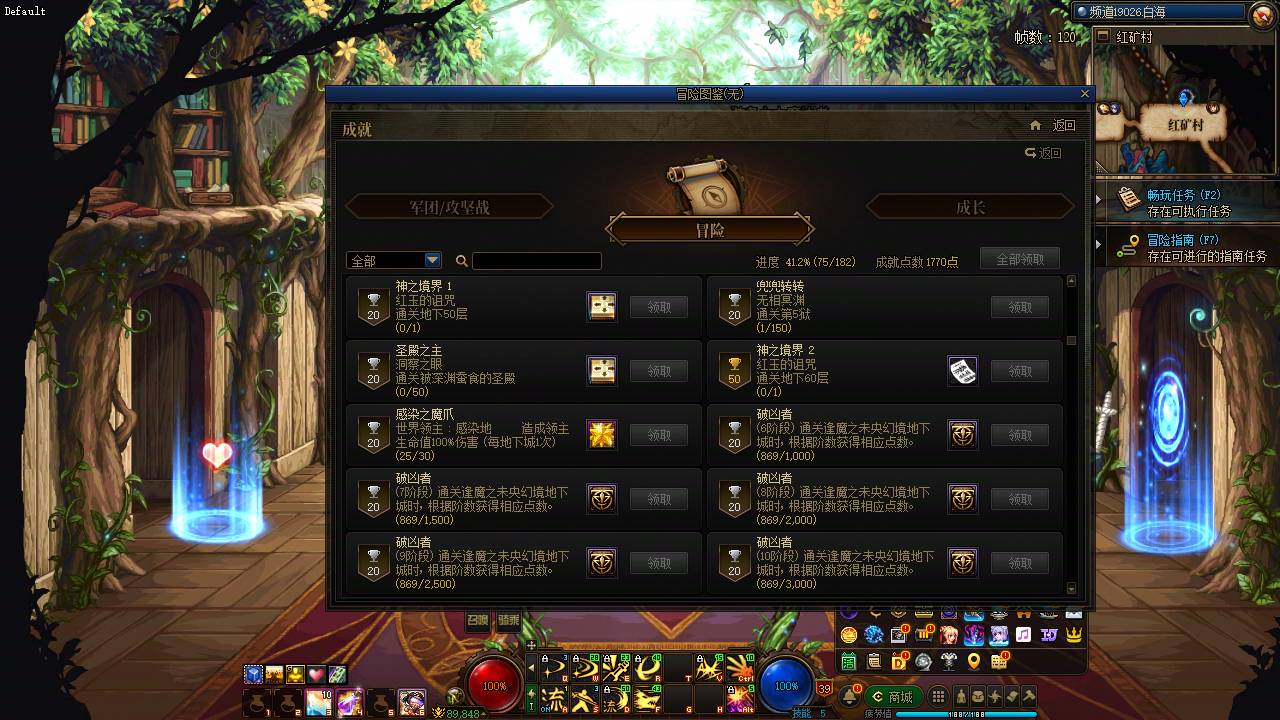The image size is (1280, 720).
Task: Click the 全部领取 button
Action: tap(1019, 258)
